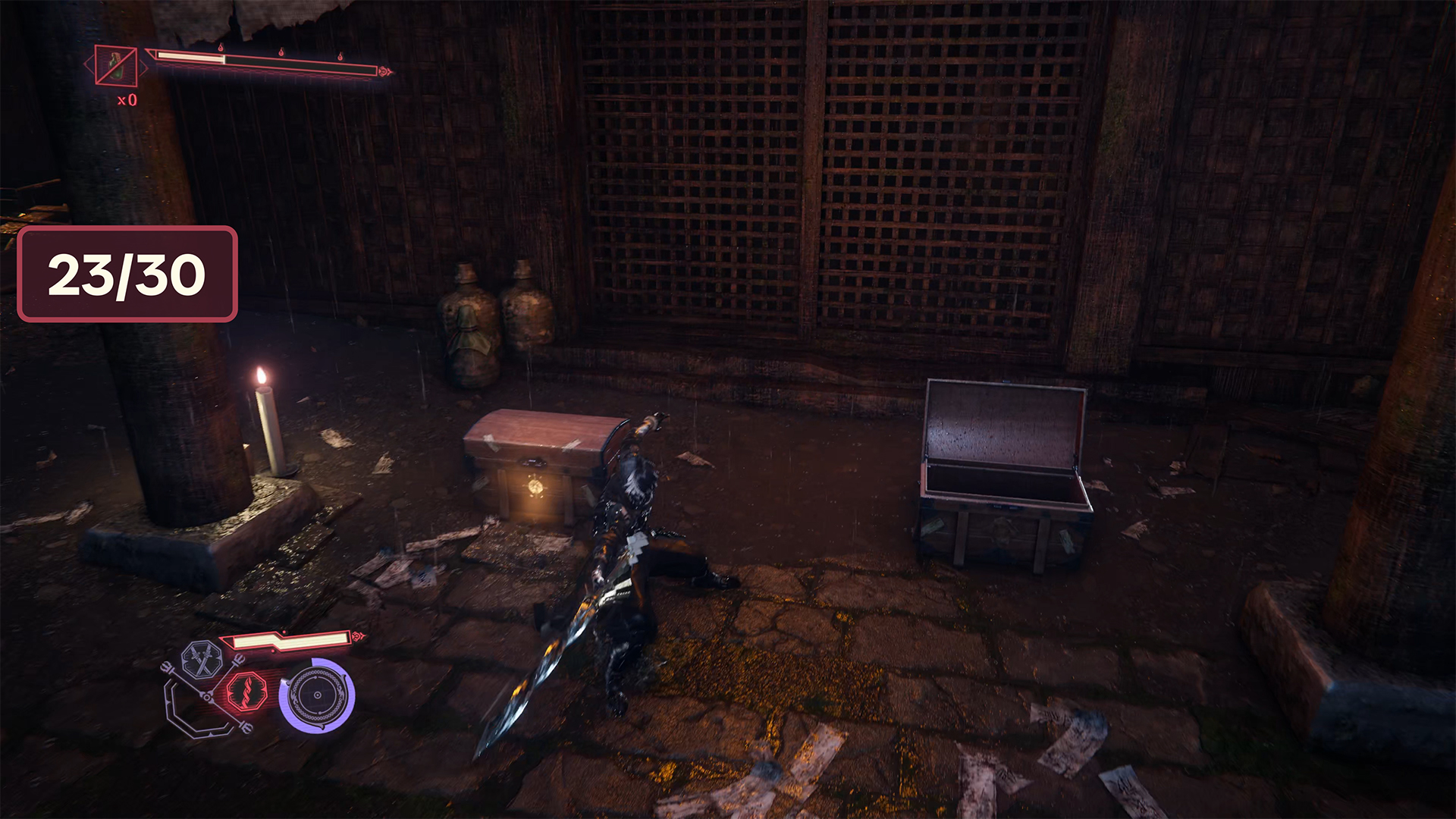
Task: Activate the red twisted flame ability icon
Action: coord(246,691)
